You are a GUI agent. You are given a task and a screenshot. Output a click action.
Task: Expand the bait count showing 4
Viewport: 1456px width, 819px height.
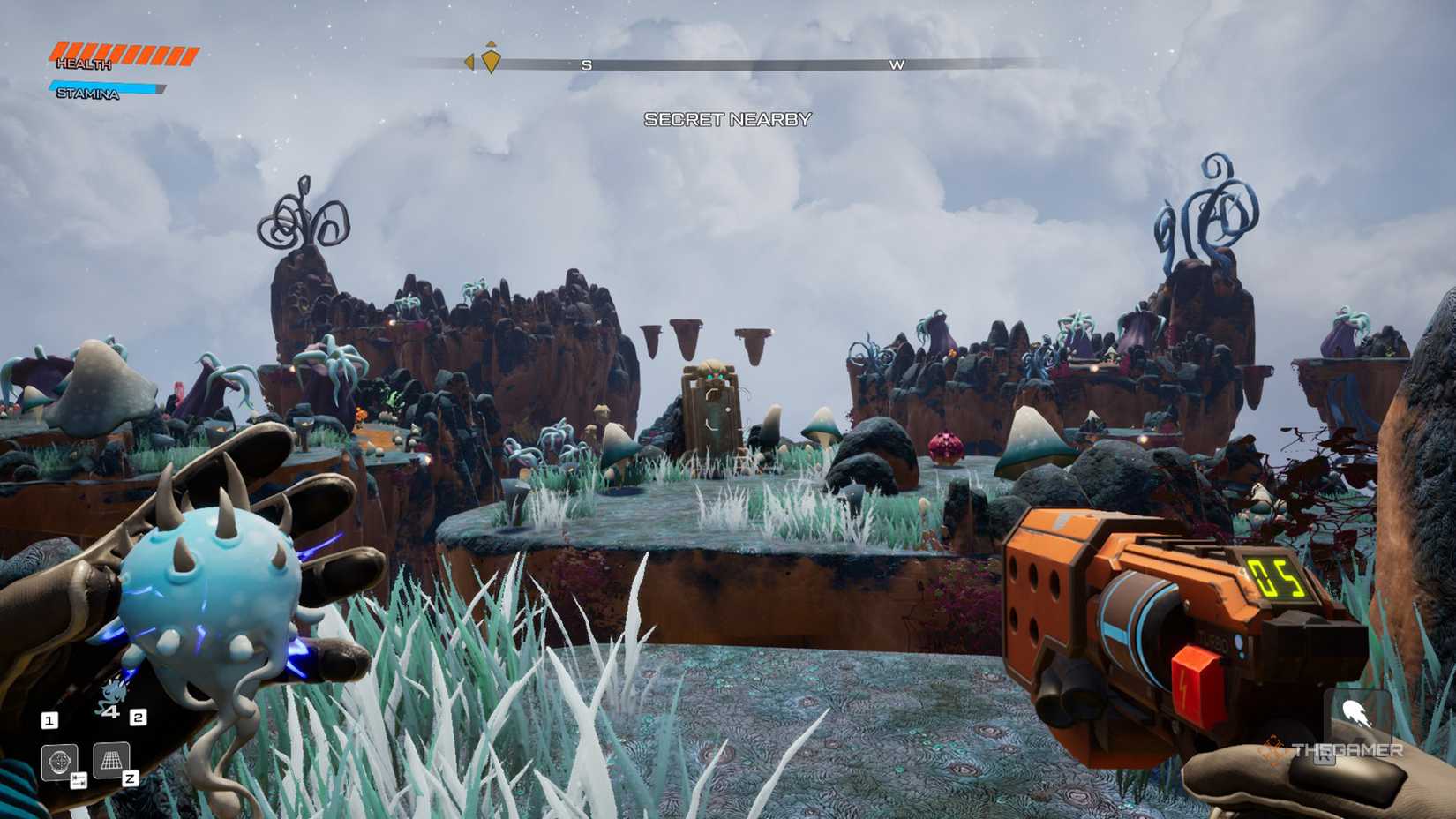112,711
